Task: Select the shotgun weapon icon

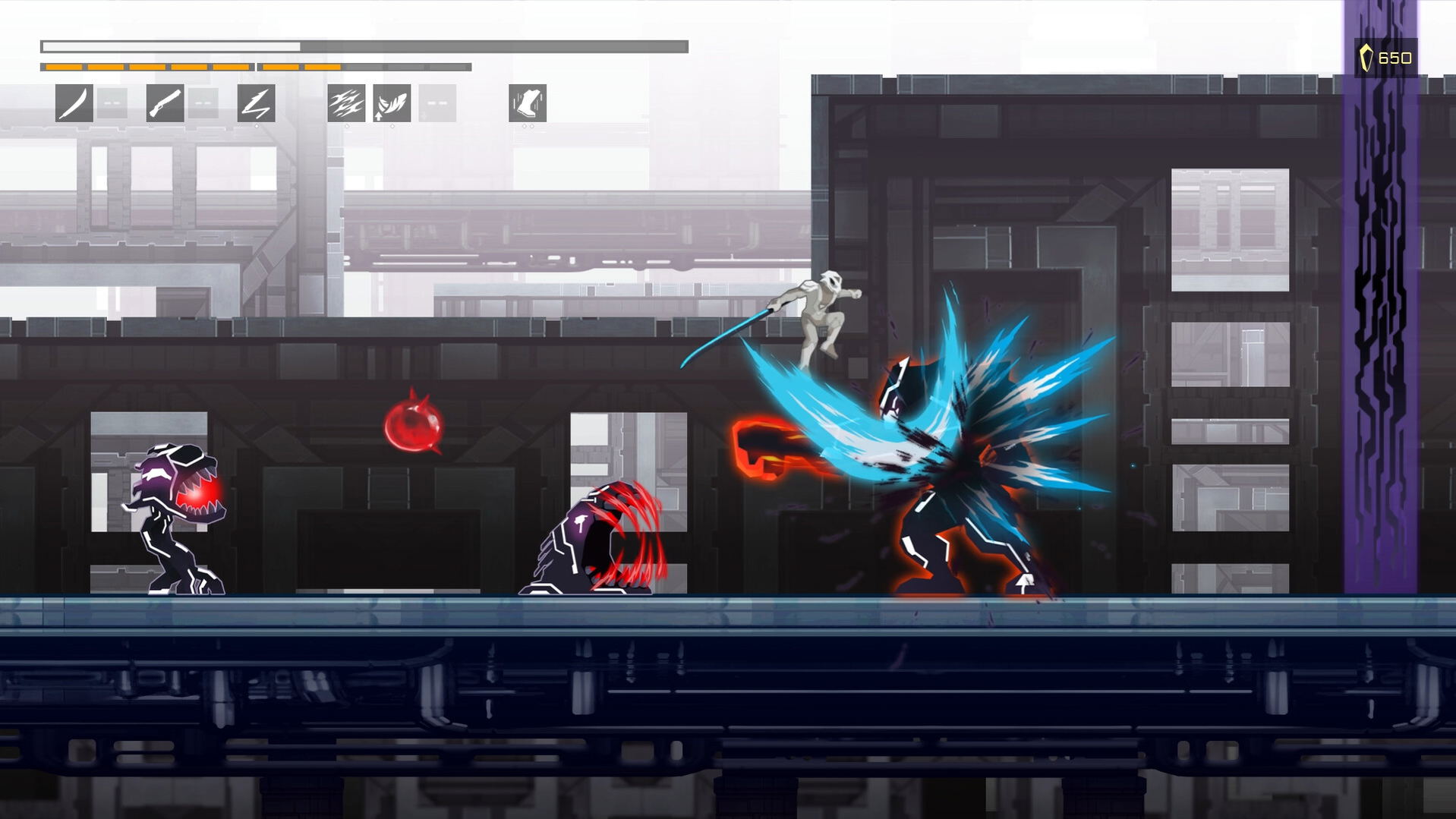Action: point(166,105)
